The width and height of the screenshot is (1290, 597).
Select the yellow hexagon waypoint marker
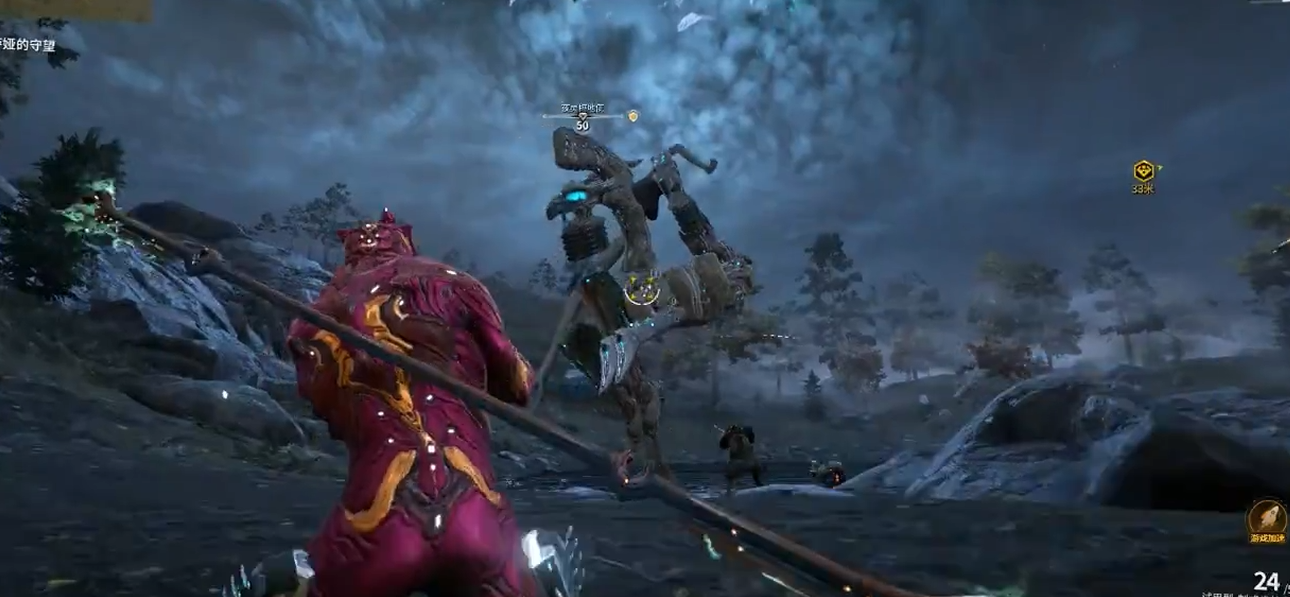1144,171
